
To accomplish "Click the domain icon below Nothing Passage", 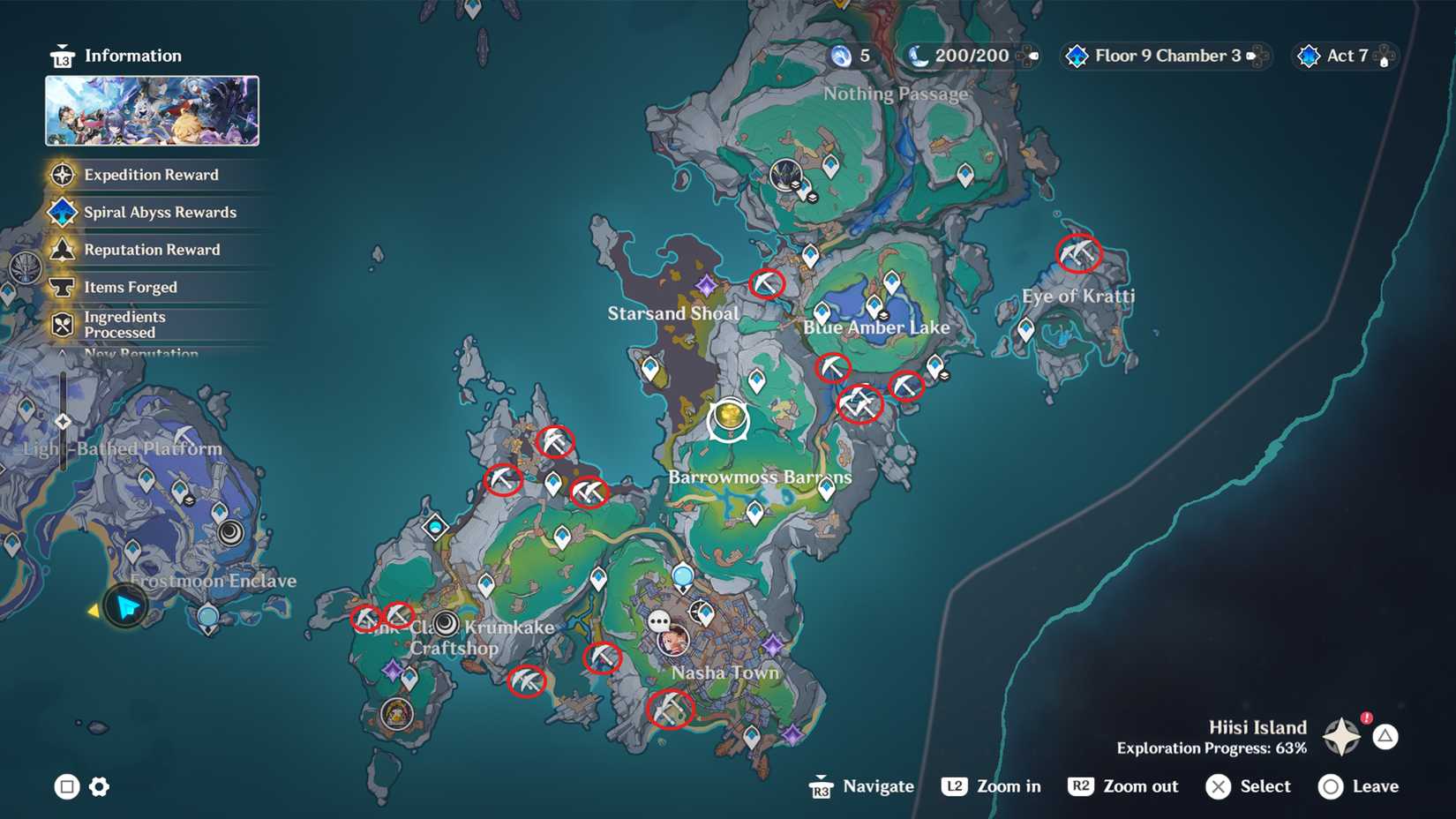I will 784,173.
